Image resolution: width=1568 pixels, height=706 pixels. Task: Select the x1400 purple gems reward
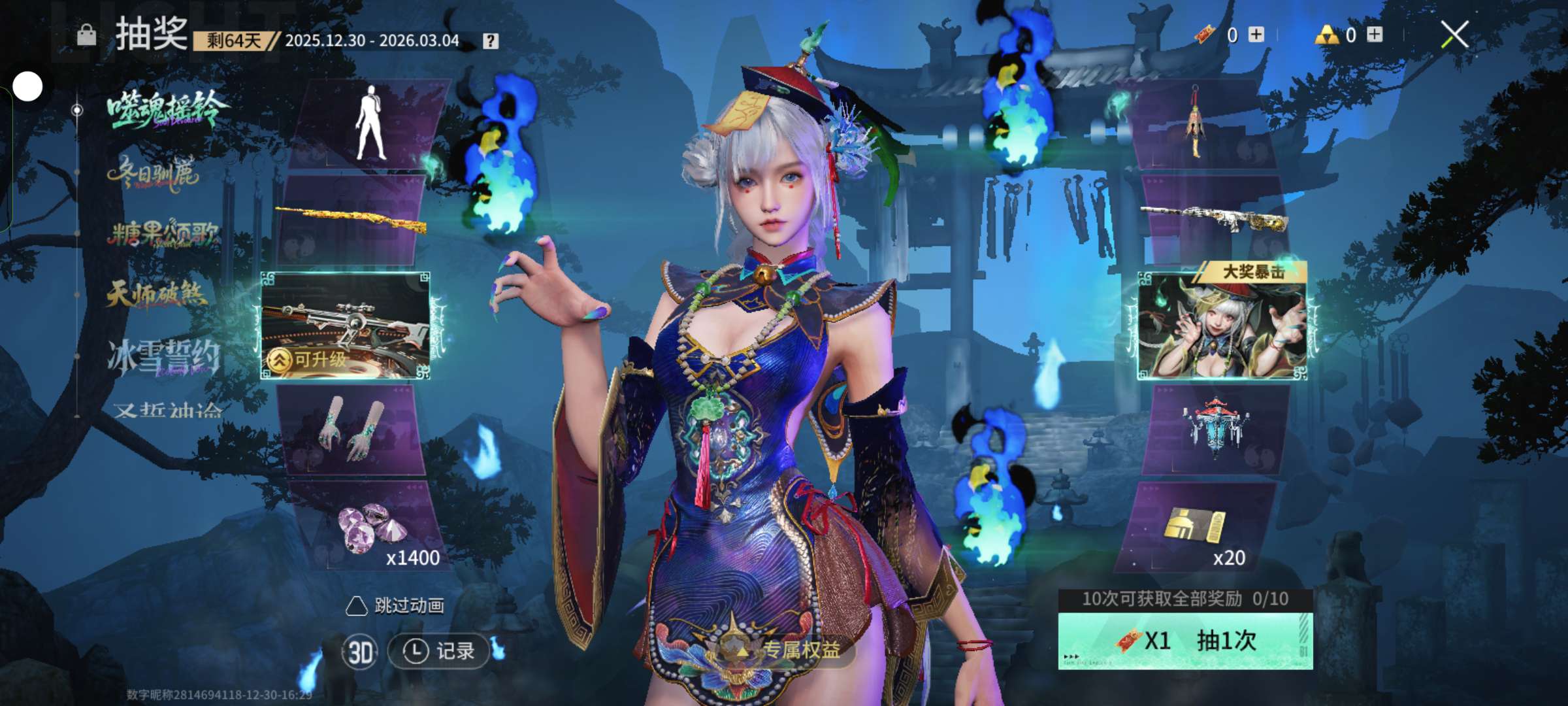[372, 529]
